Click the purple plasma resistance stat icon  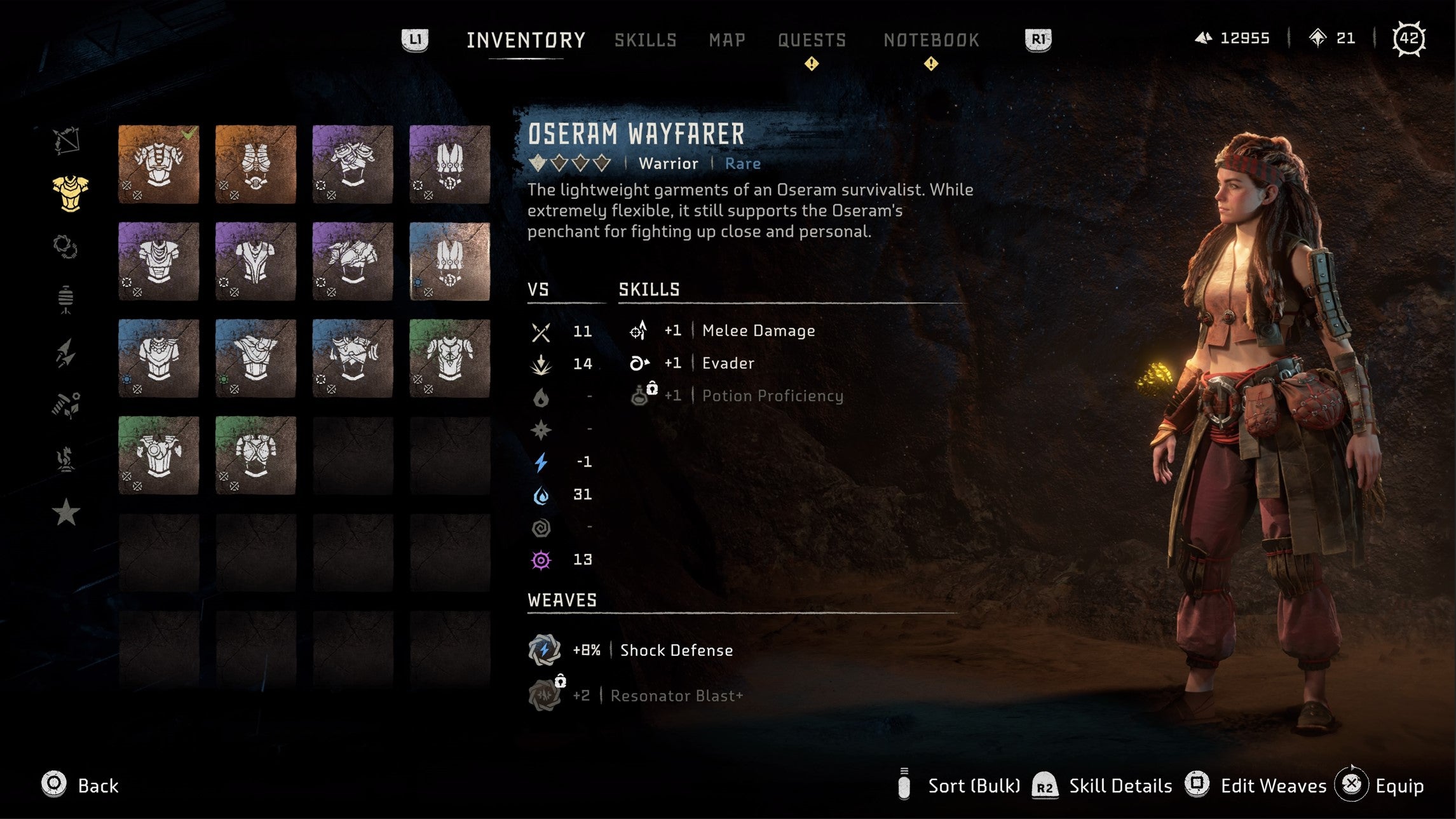pos(541,560)
